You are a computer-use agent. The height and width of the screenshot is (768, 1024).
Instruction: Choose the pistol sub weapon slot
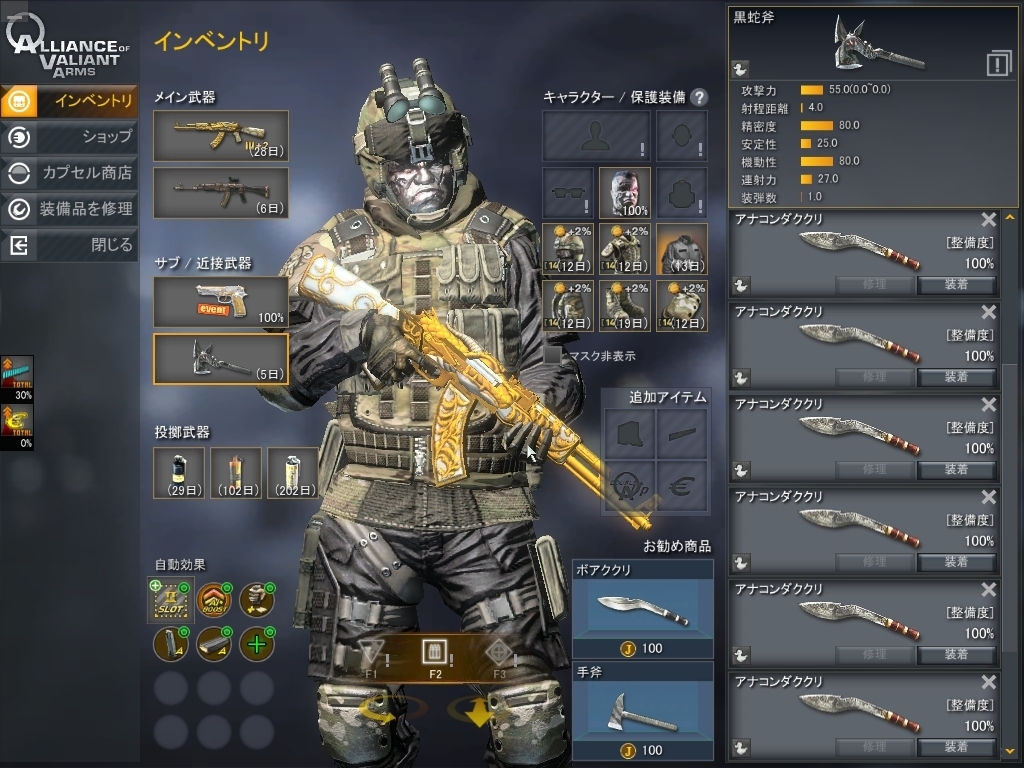(x=221, y=302)
